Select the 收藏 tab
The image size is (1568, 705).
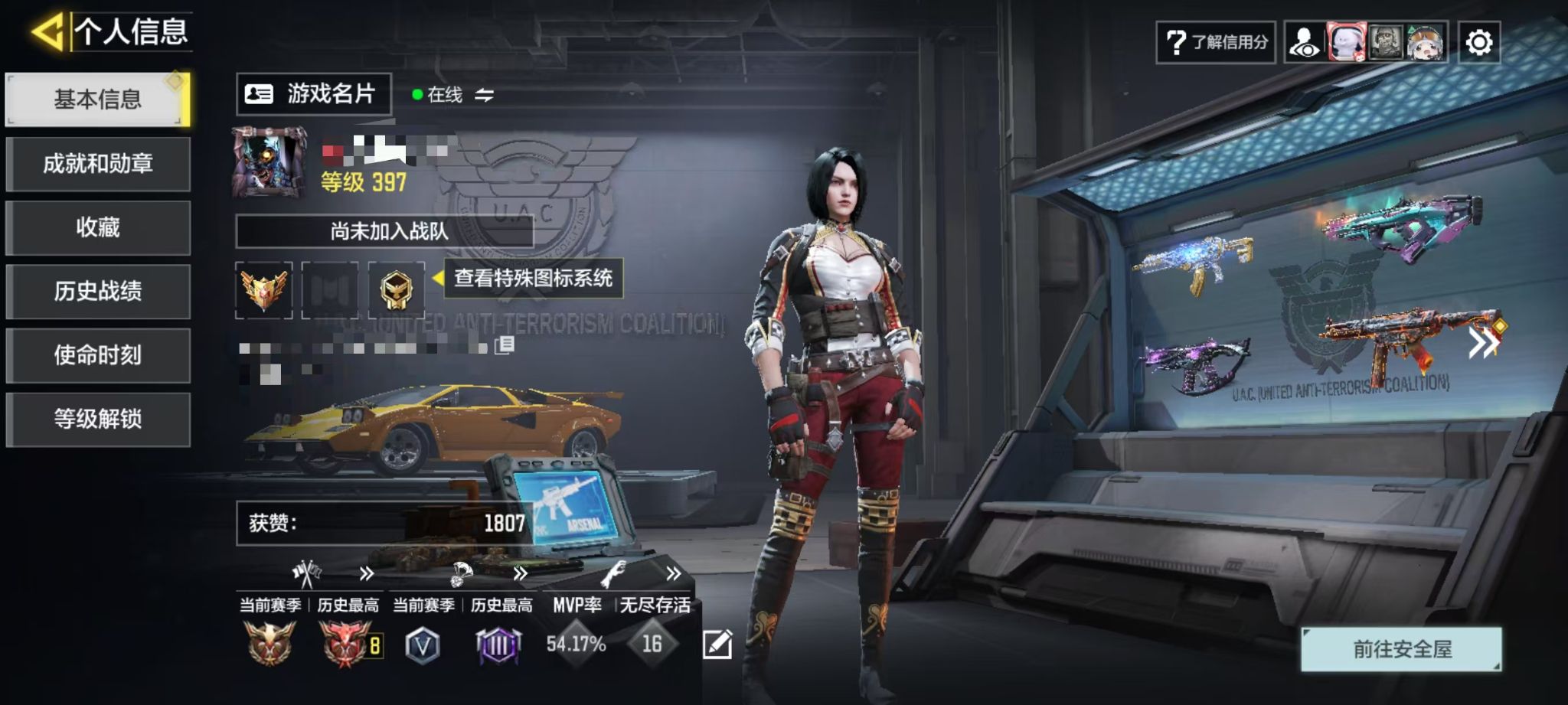[x=97, y=227]
